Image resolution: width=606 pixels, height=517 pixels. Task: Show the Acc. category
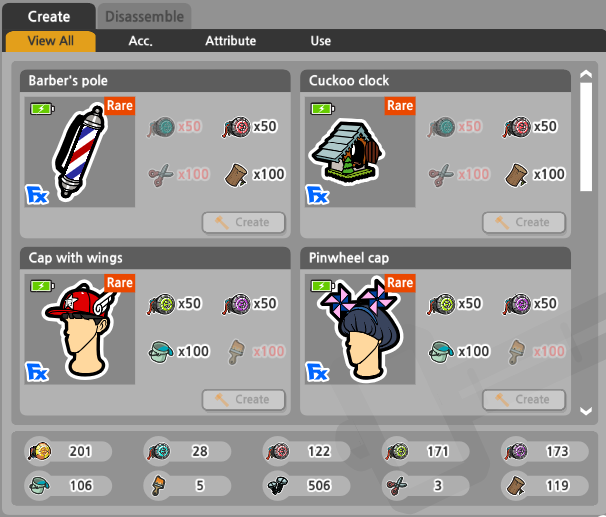(x=141, y=41)
